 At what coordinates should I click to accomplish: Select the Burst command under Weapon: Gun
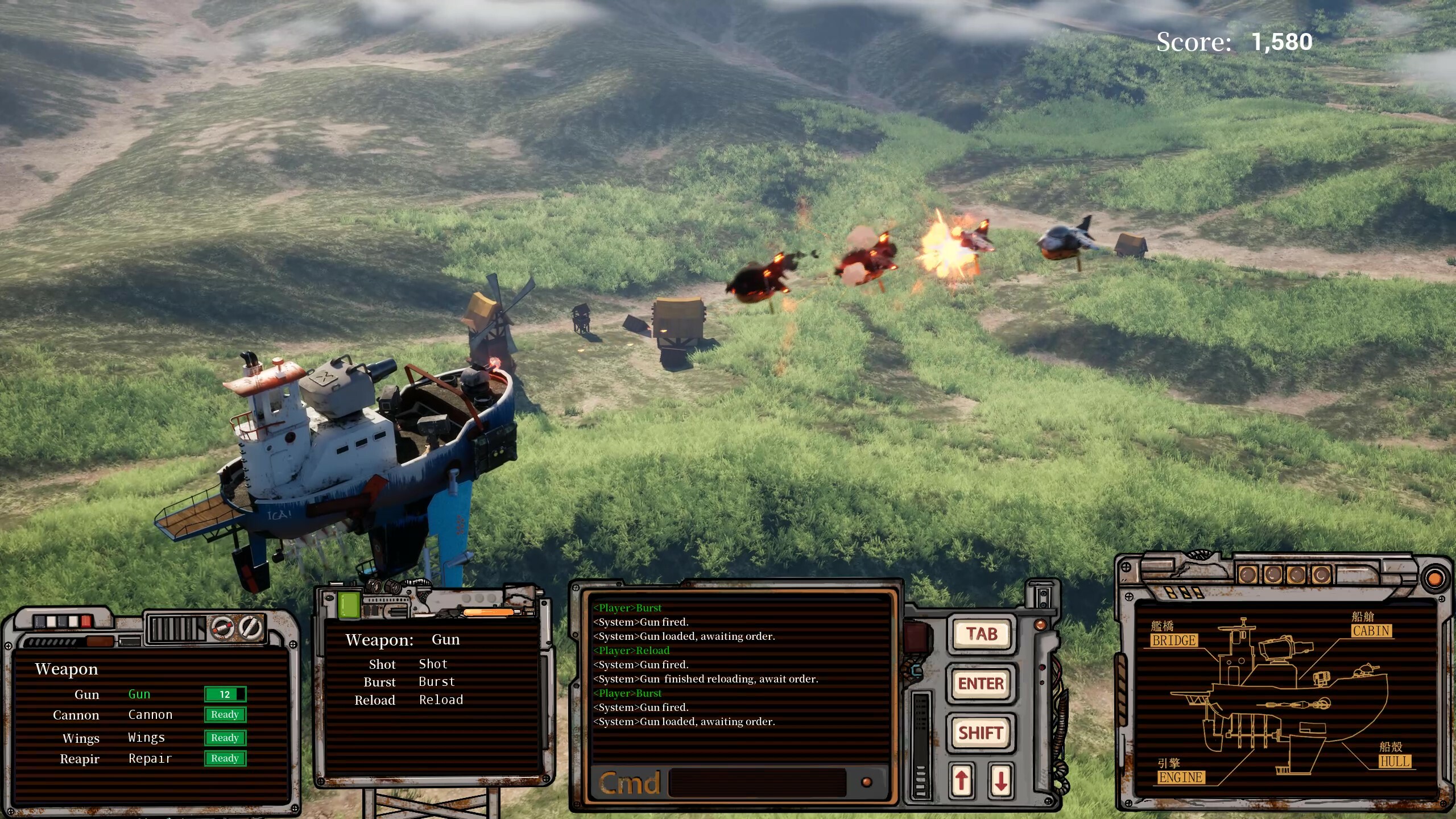437,681
